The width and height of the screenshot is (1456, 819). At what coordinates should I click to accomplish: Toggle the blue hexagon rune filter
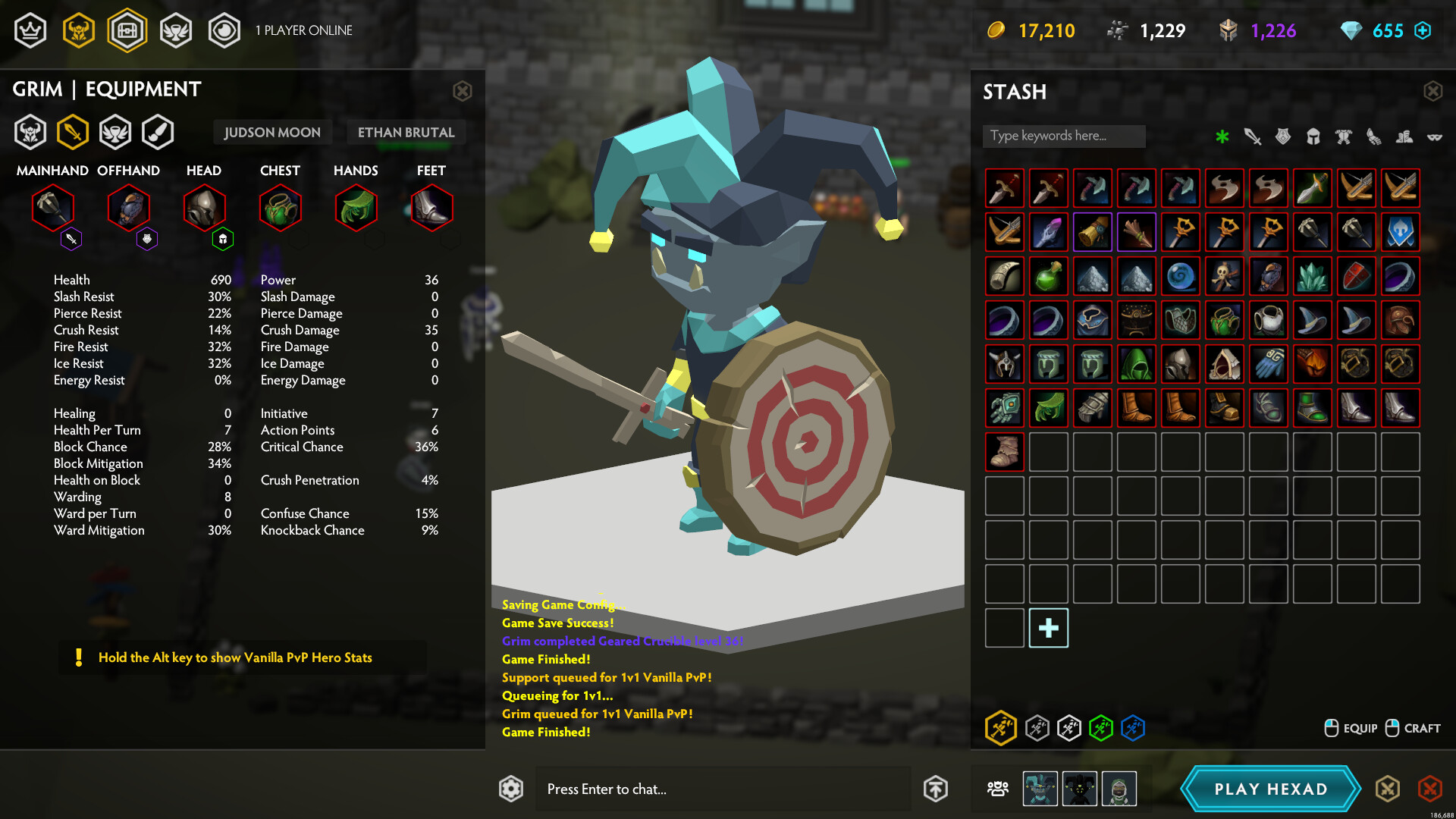1131,729
